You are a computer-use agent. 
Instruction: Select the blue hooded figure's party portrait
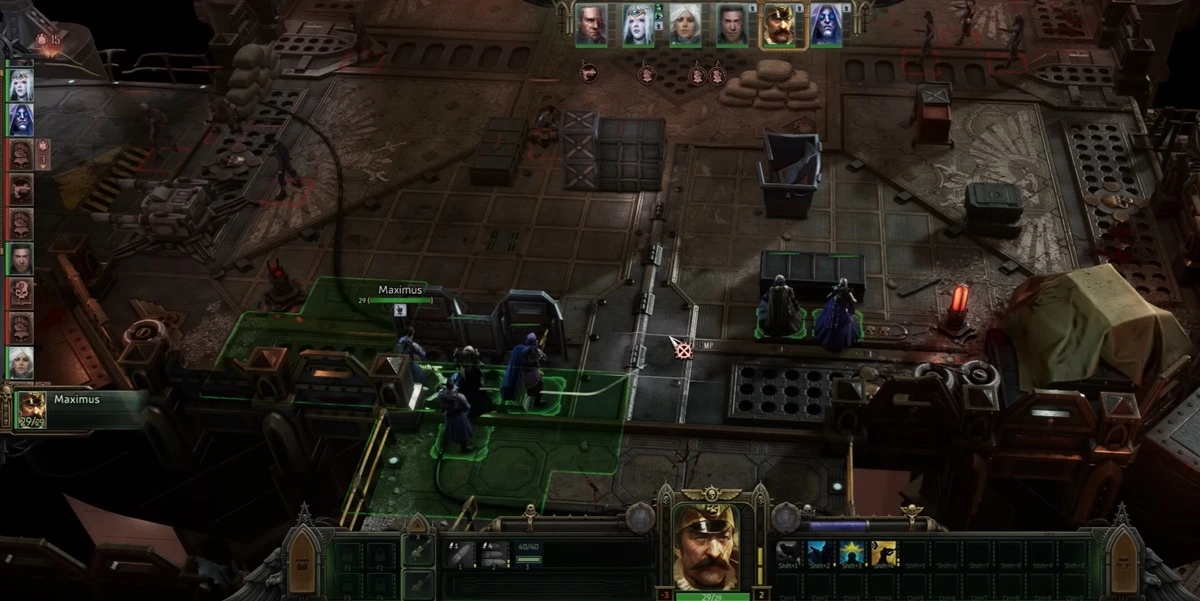[x=826, y=25]
